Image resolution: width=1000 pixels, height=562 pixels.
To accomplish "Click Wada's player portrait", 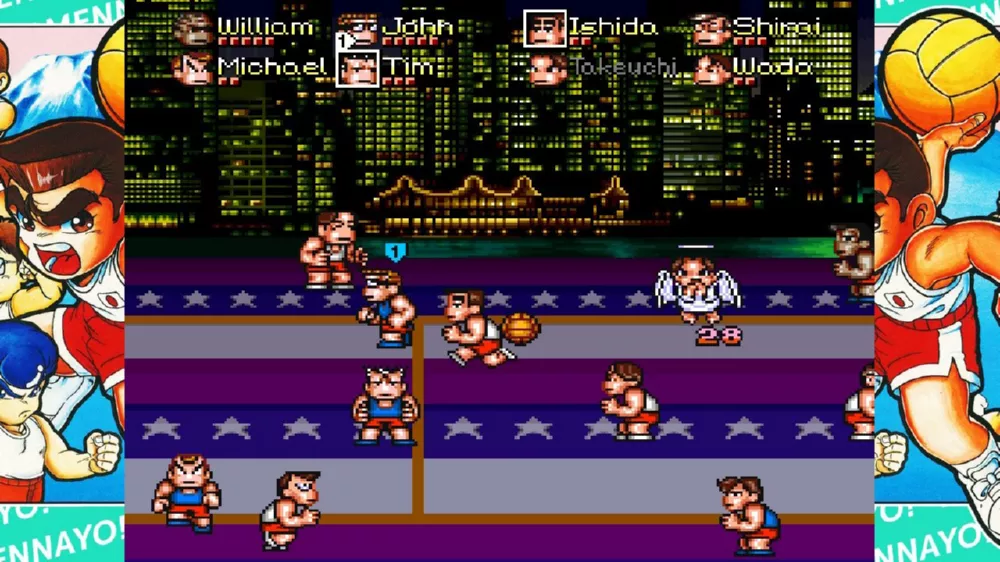I will click(710, 68).
